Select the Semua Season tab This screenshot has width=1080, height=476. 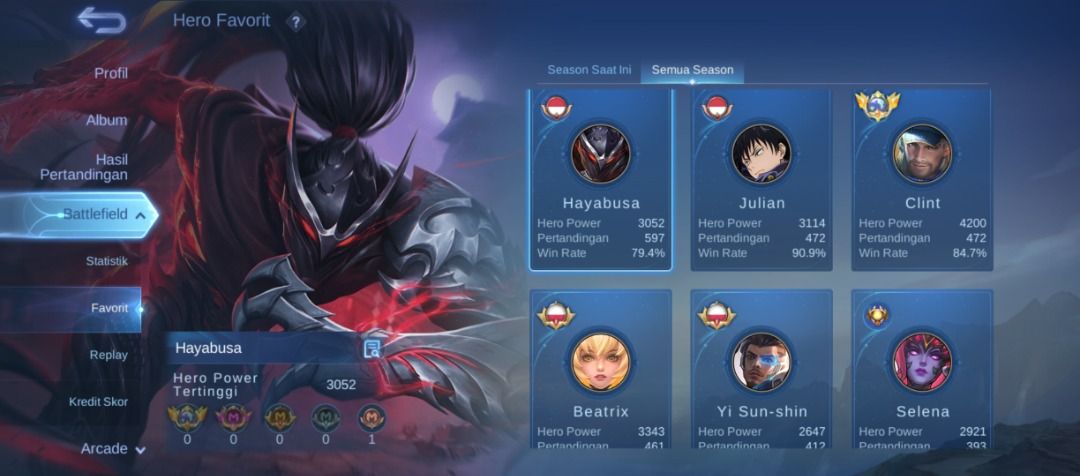click(692, 70)
